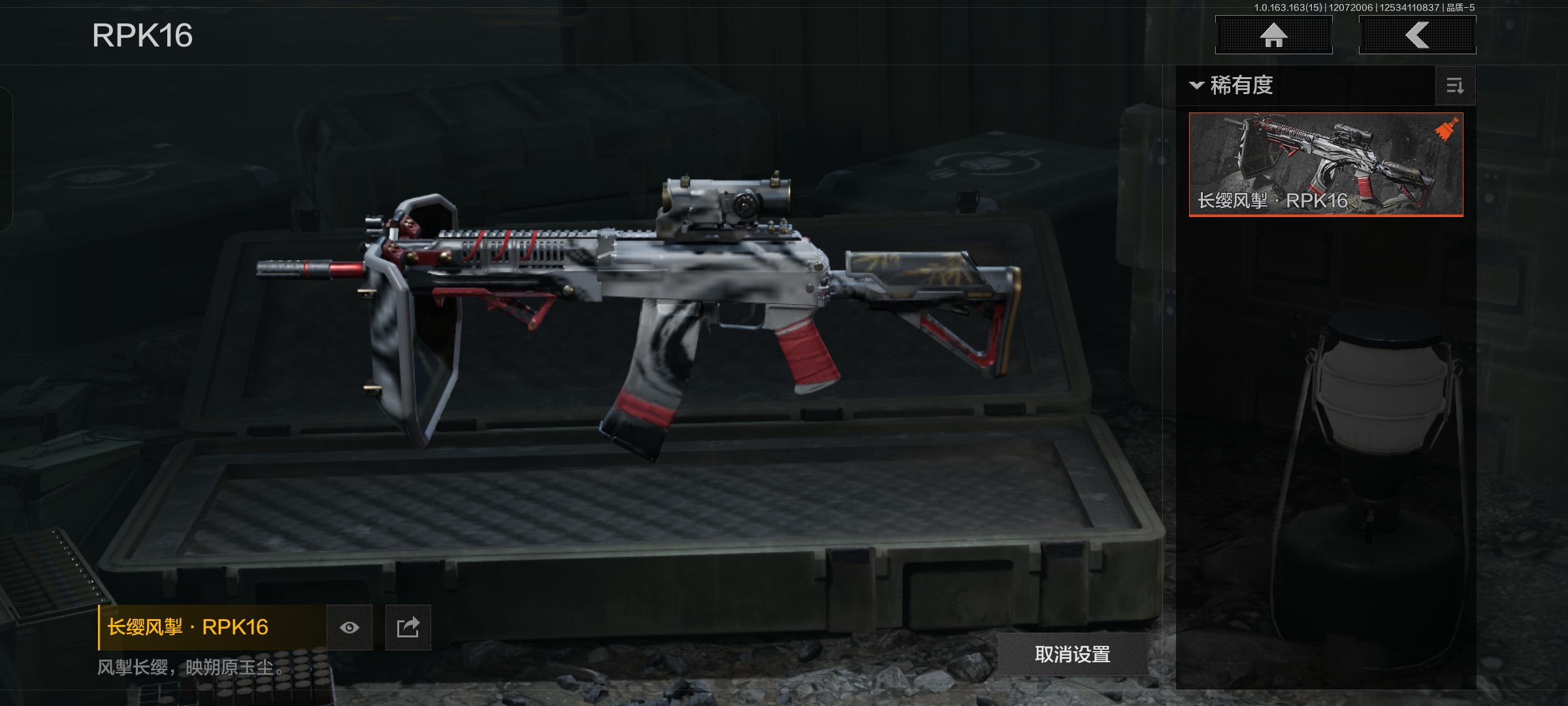Select the 长缨风掣·RPK16 skin thumbnail
The height and width of the screenshot is (706, 1568).
1326,164
